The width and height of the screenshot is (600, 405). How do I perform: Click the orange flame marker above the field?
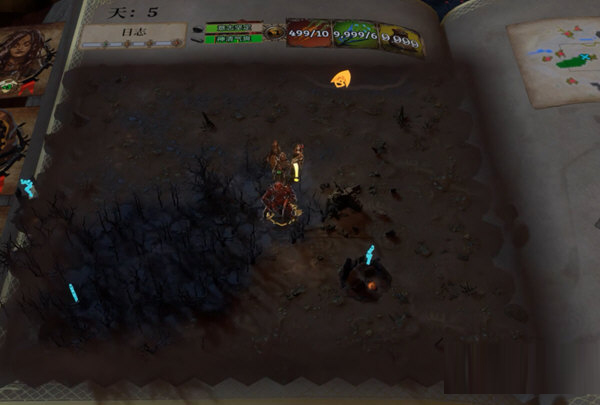coord(341,78)
